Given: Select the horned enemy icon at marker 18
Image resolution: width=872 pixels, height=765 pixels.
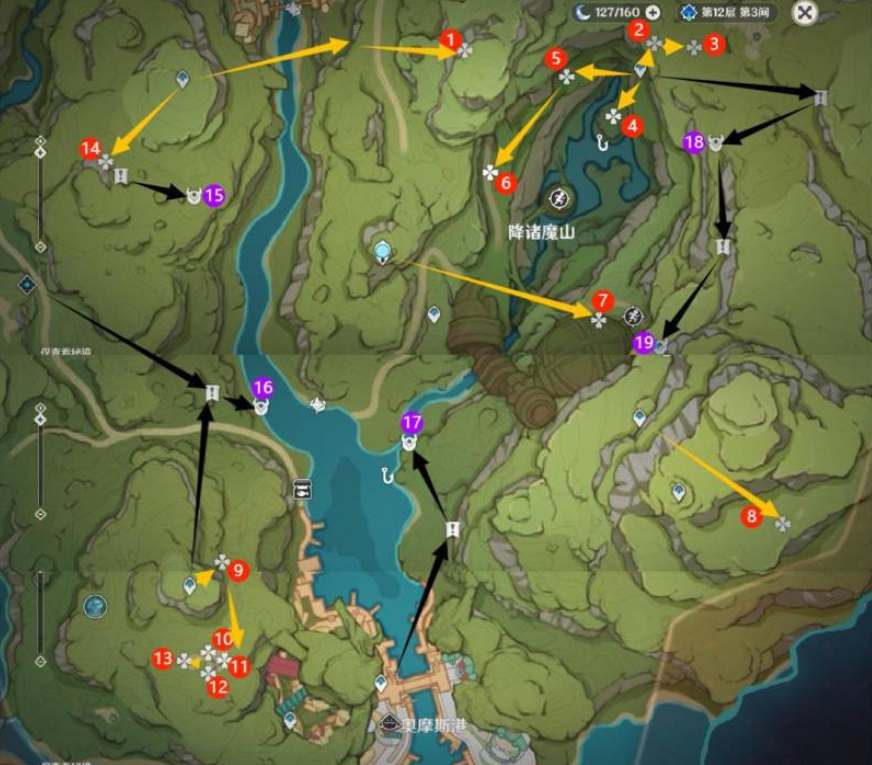Looking at the screenshot, I should pos(716,144).
